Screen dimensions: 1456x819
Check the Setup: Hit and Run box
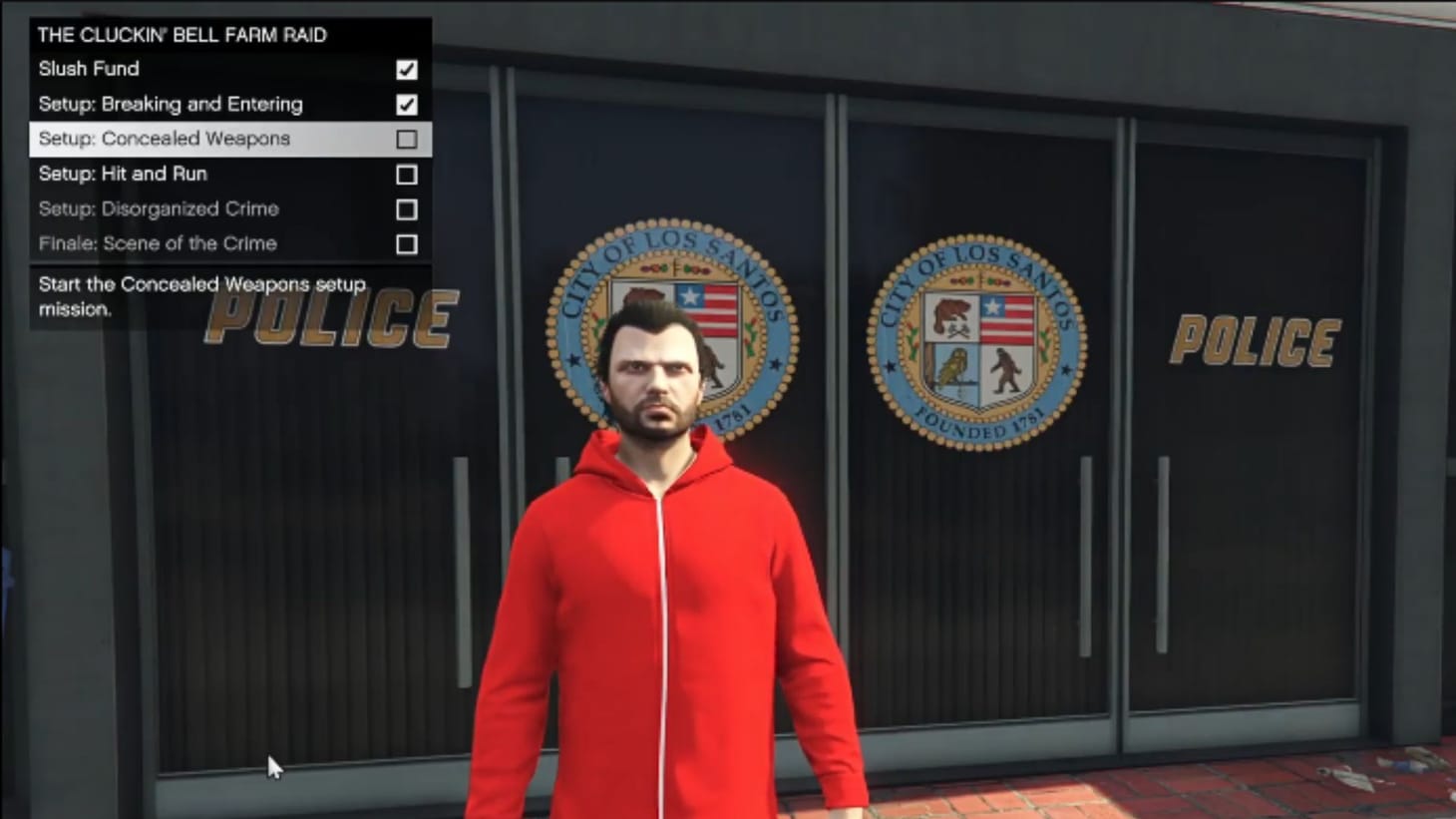coord(406,175)
